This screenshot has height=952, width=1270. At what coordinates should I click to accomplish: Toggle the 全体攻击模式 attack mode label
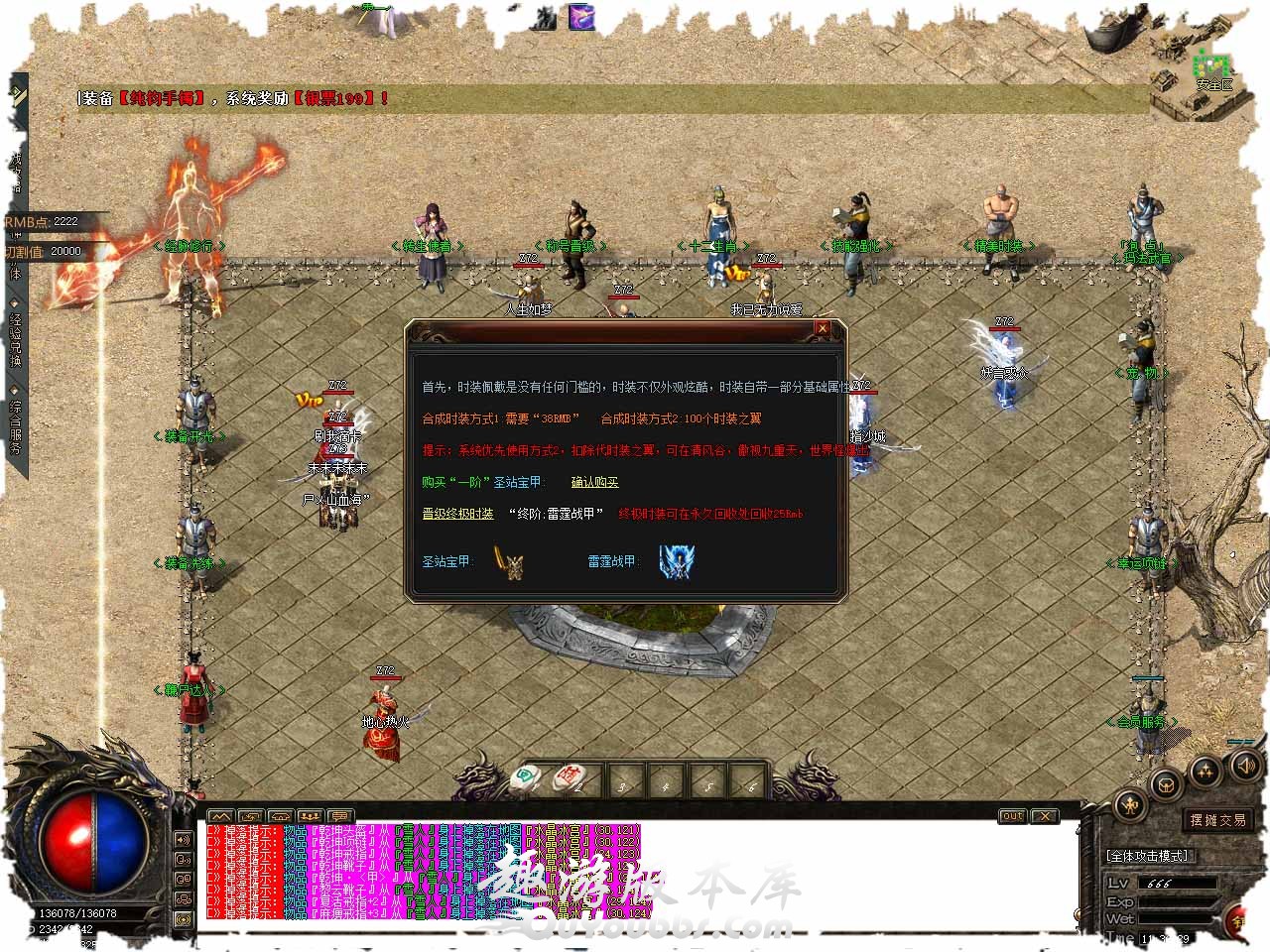tap(1147, 856)
